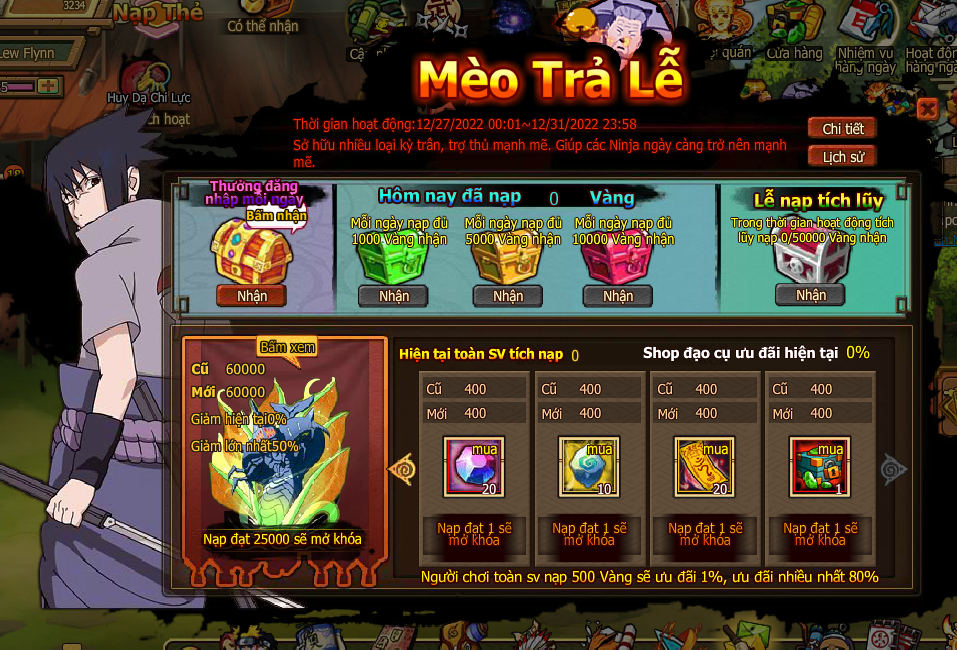Click the Bấm nhận speech bubble
This screenshot has height=650, width=957.
[x=275, y=215]
